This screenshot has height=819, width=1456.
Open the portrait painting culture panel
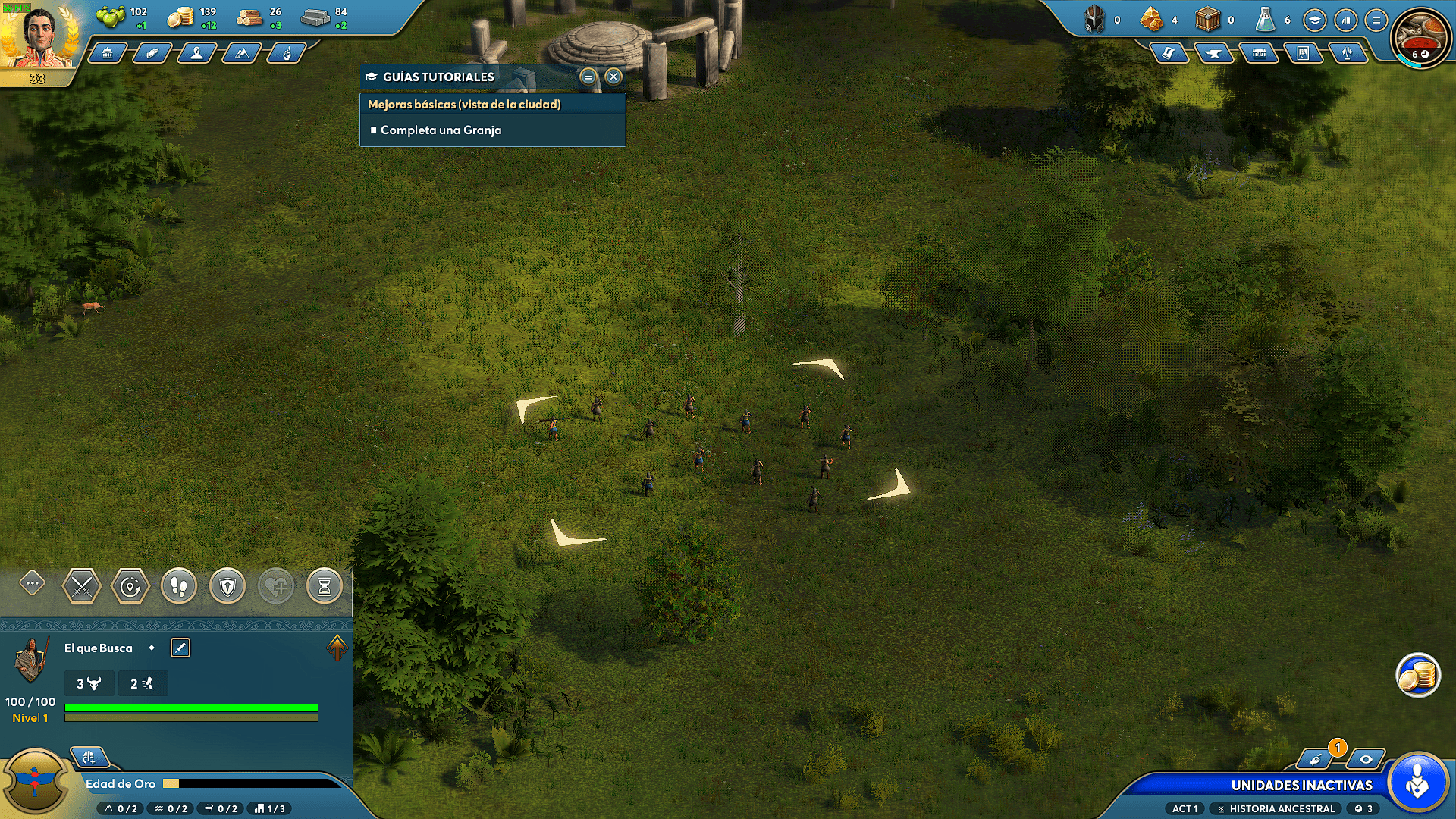pyautogui.click(x=1303, y=53)
